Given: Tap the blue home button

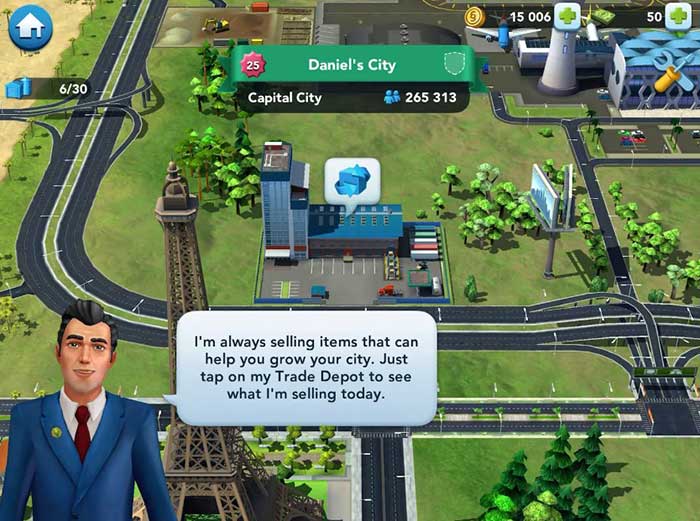Looking at the screenshot, I should pos(30,27).
